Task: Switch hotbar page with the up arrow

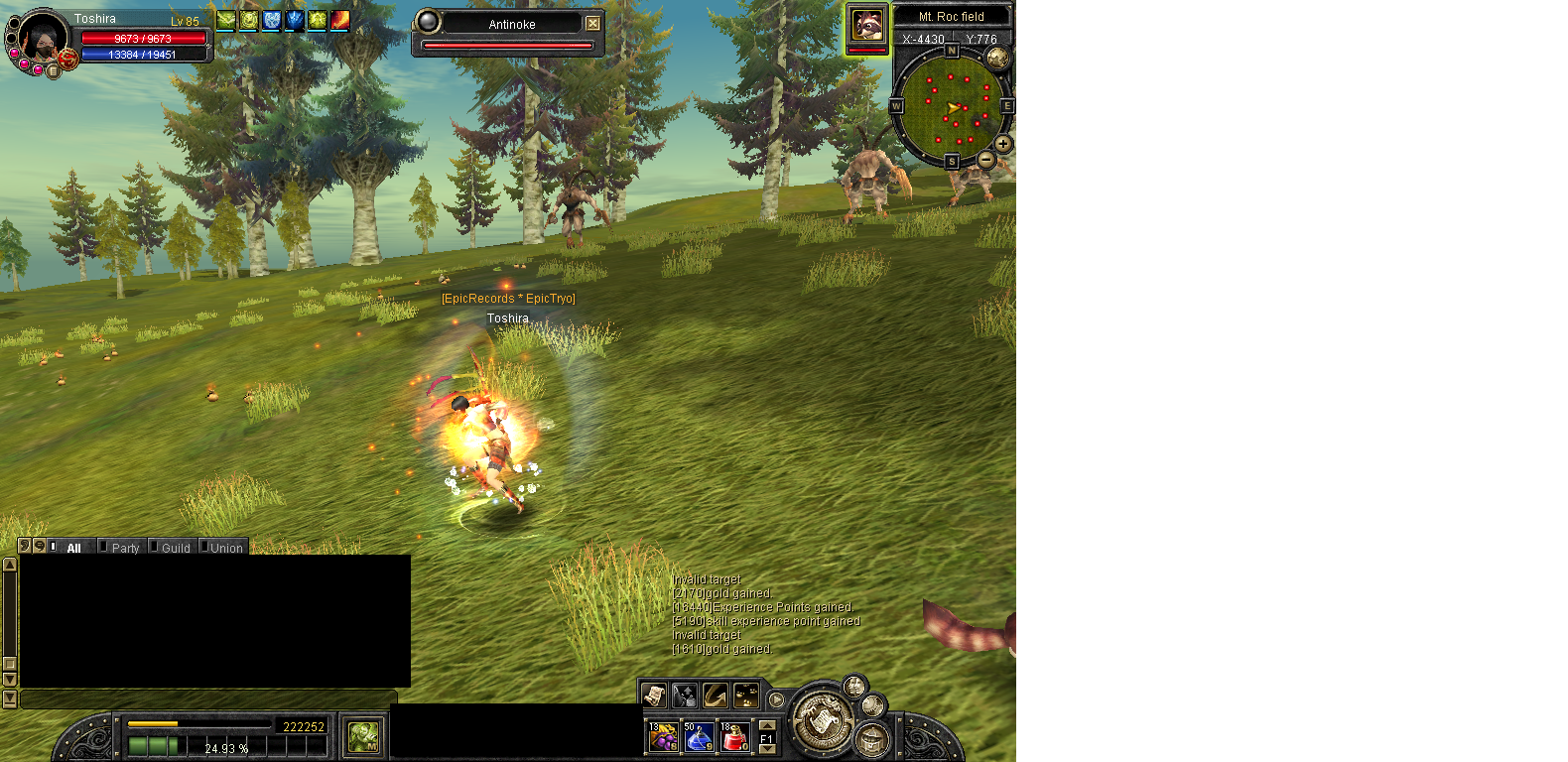Action: pos(767,725)
